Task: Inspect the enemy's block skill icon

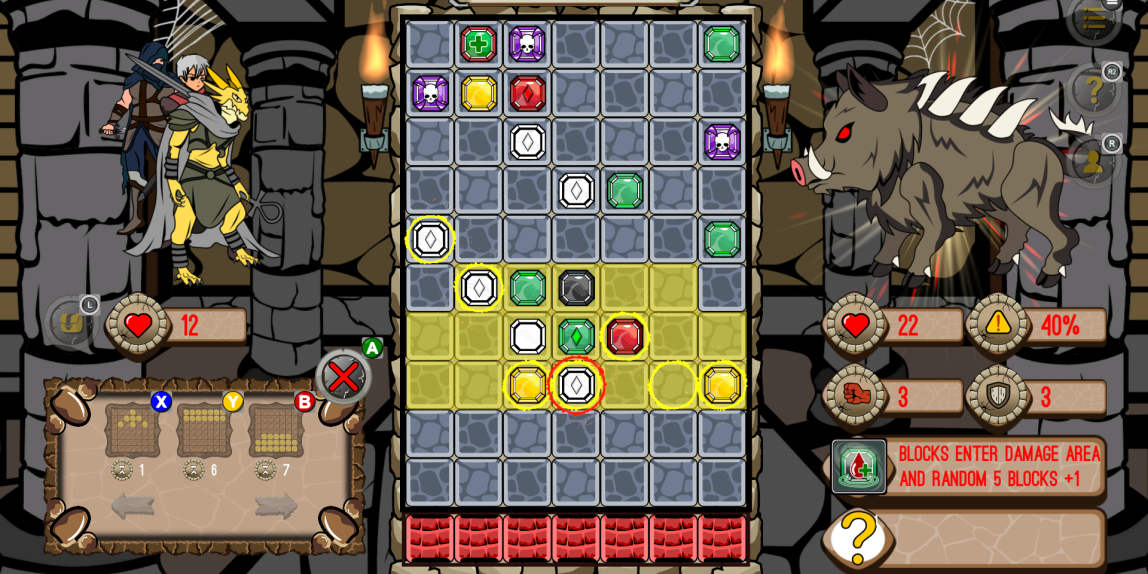Action: [x=858, y=466]
